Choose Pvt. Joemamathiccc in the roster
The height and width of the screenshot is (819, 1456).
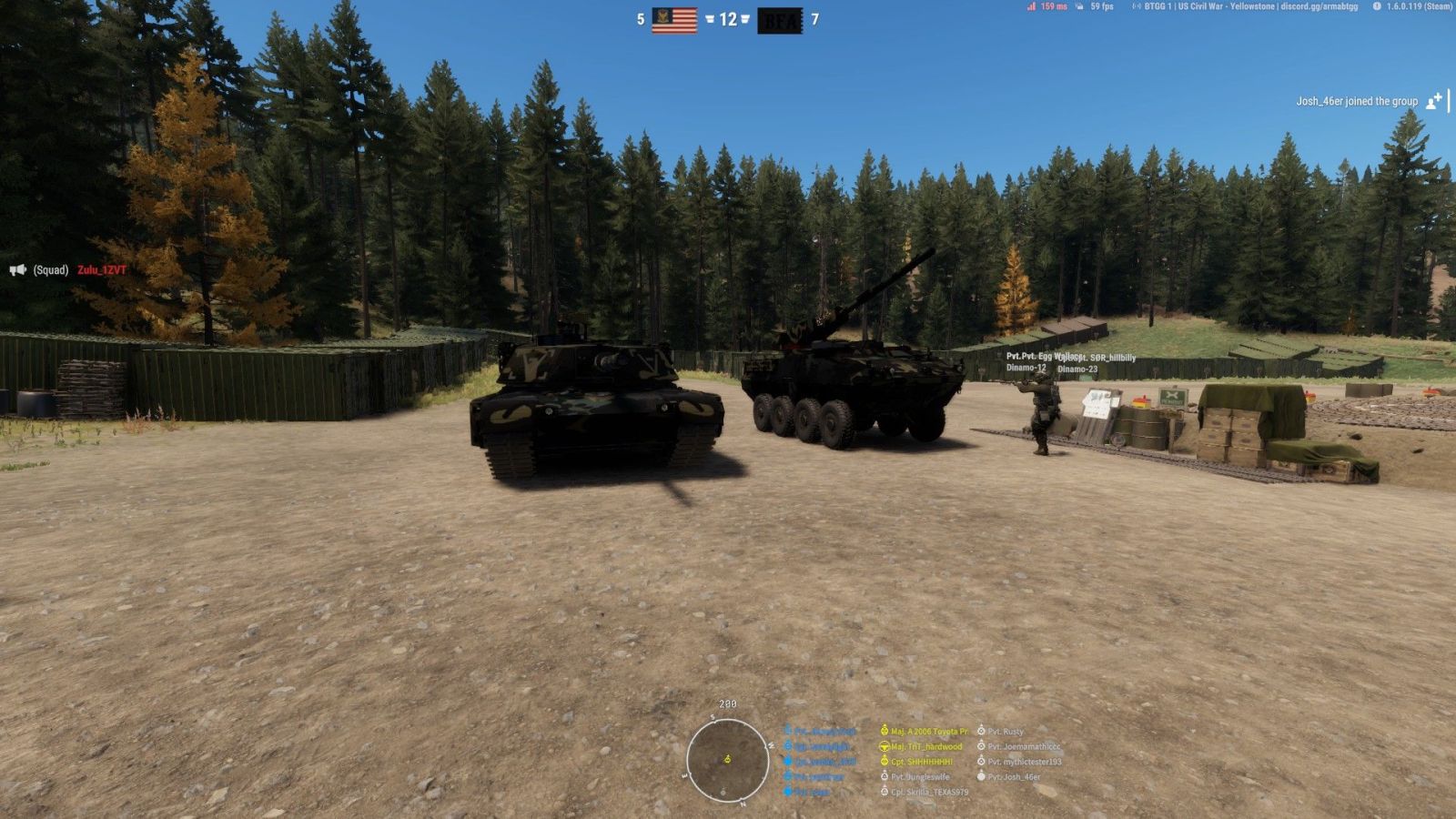point(1024,746)
